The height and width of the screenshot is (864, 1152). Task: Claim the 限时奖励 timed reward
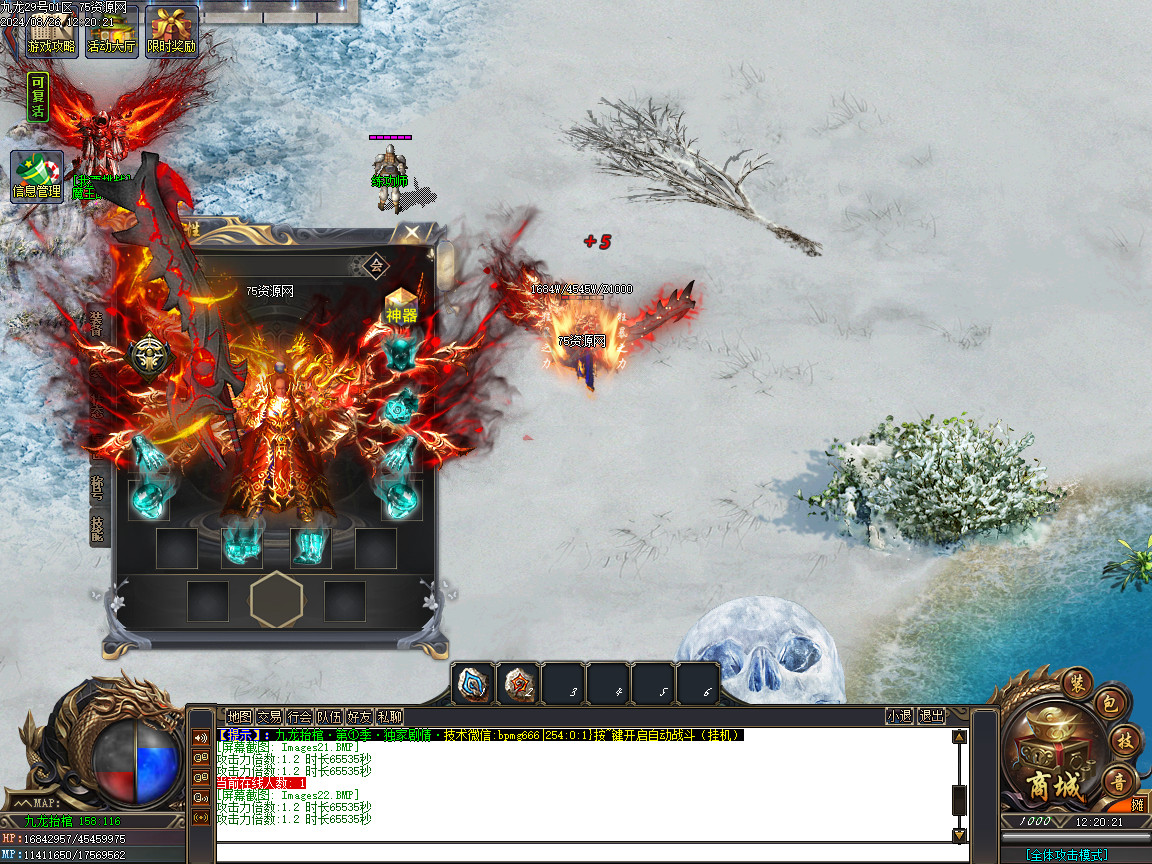172,31
